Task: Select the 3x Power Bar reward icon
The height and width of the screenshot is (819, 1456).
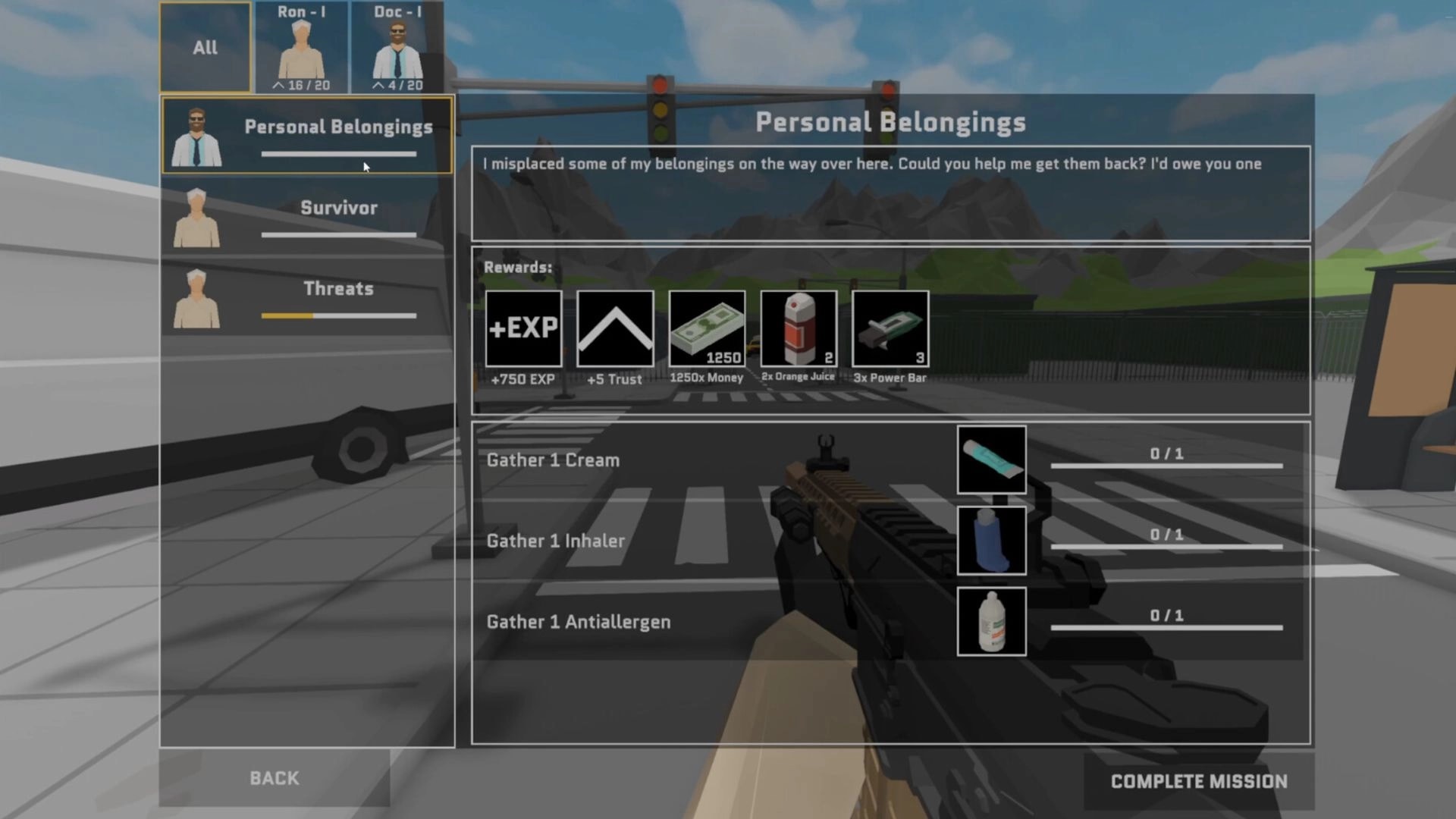Action: 890,328
